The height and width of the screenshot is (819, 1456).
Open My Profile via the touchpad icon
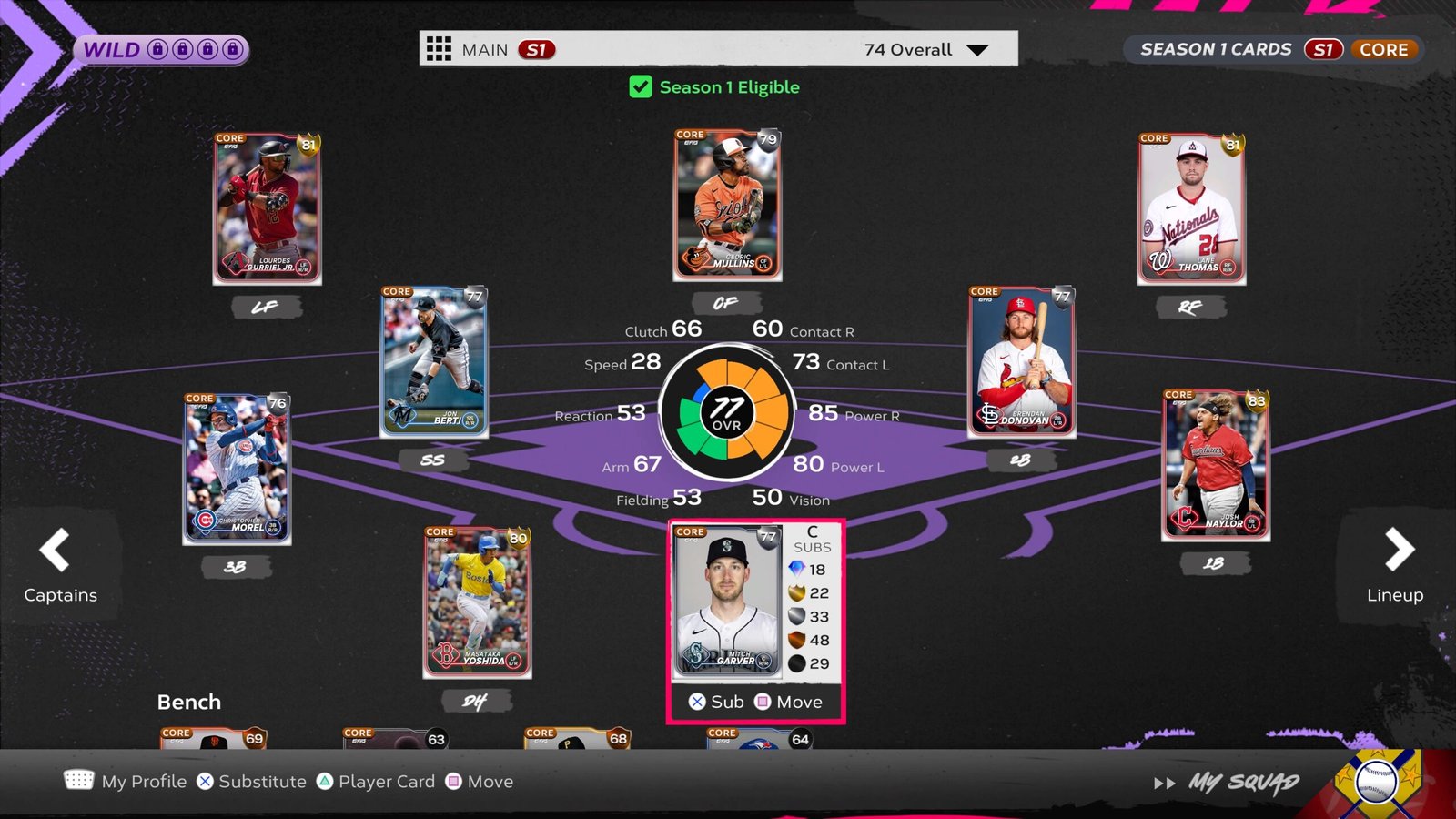pyautogui.click(x=80, y=782)
